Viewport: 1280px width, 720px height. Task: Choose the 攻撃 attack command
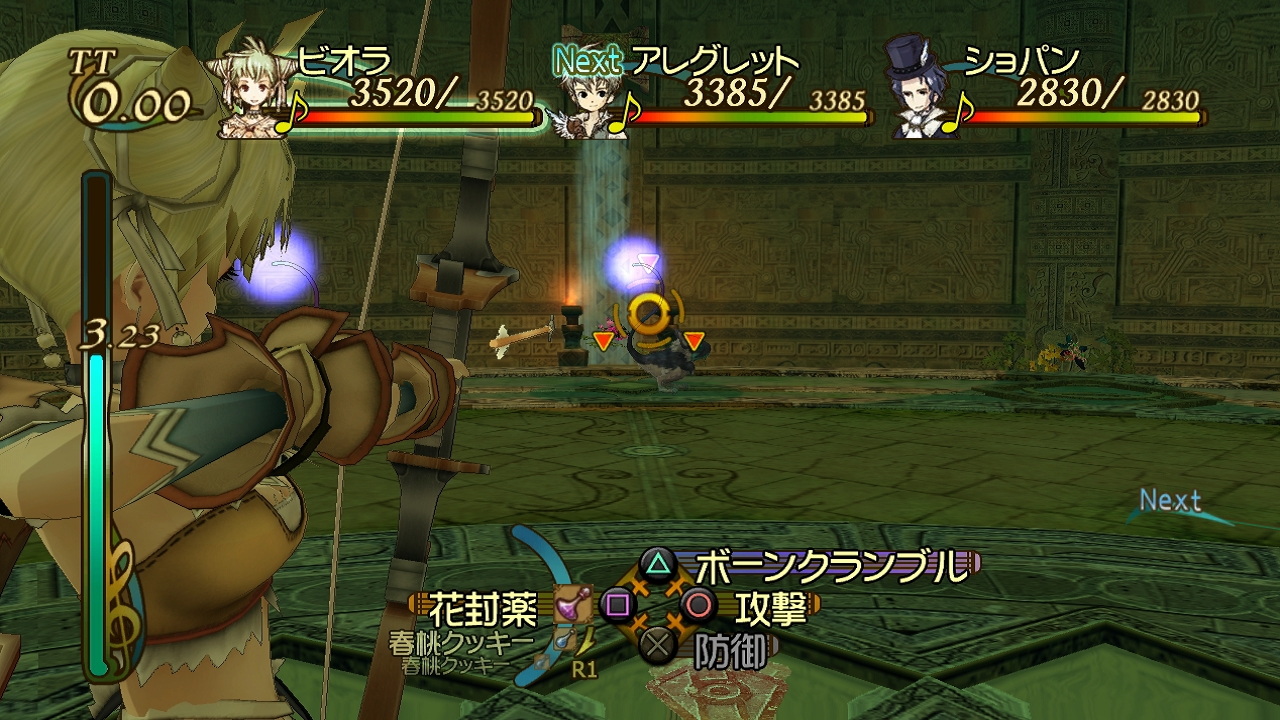pos(770,606)
